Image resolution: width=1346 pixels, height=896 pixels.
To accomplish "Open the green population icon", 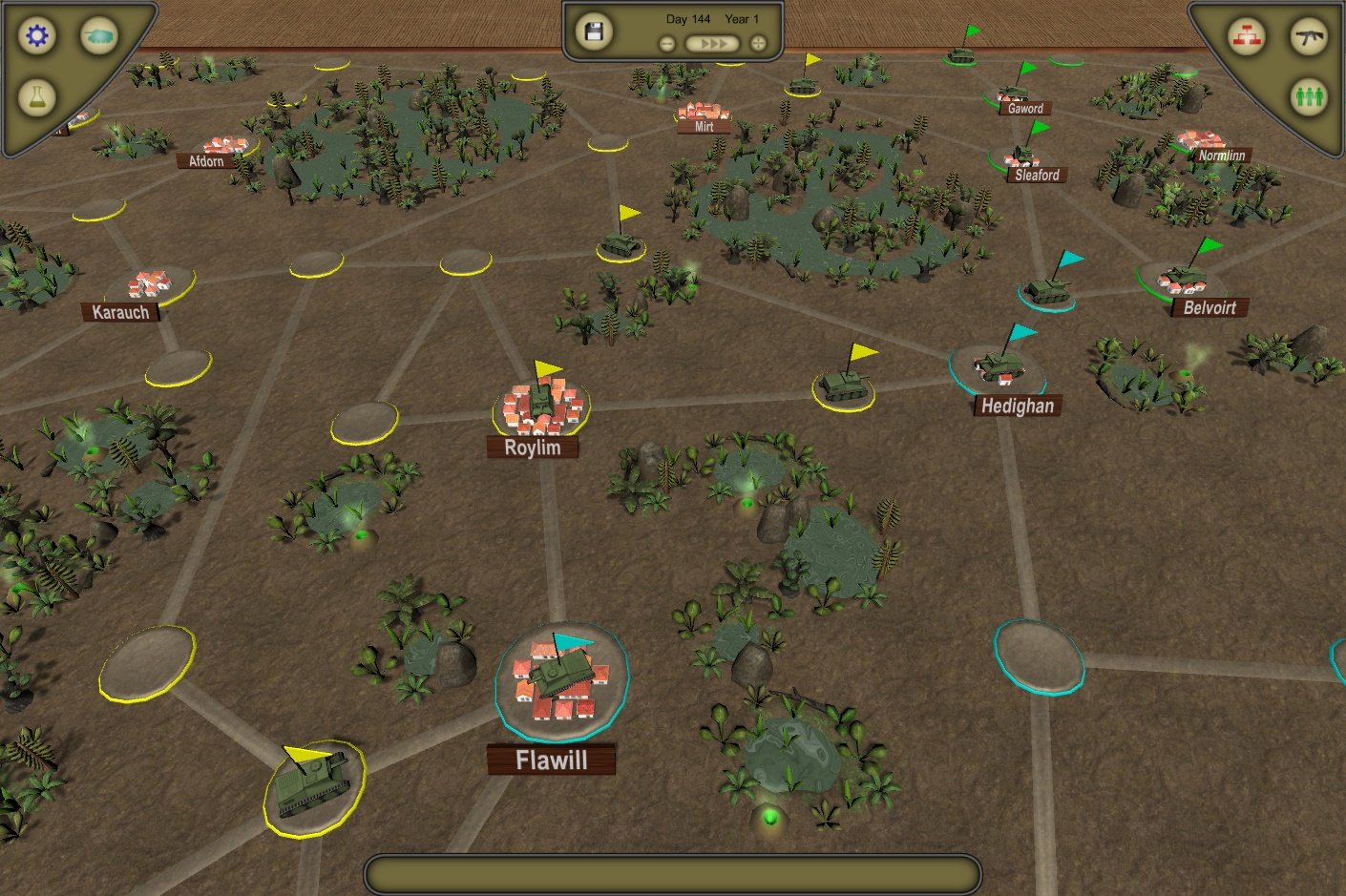I will [x=1310, y=95].
